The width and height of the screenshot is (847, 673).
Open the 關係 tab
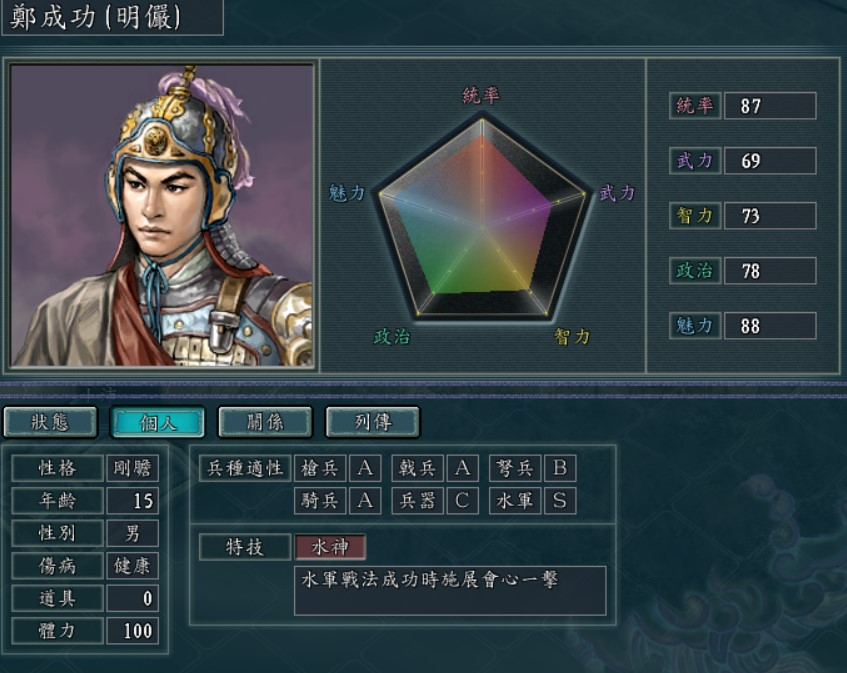[265, 422]
